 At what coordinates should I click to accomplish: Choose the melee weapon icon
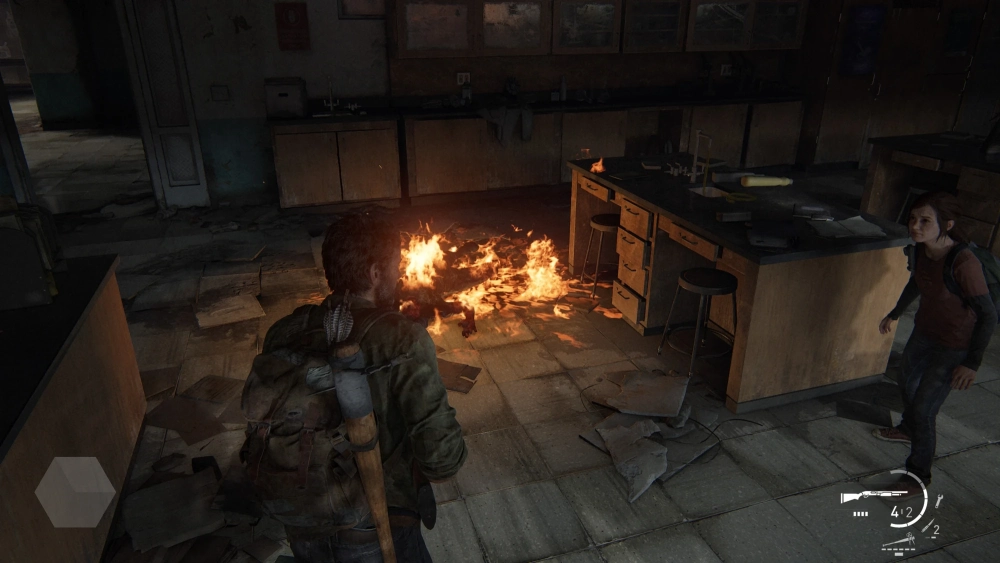coord(899,541)
